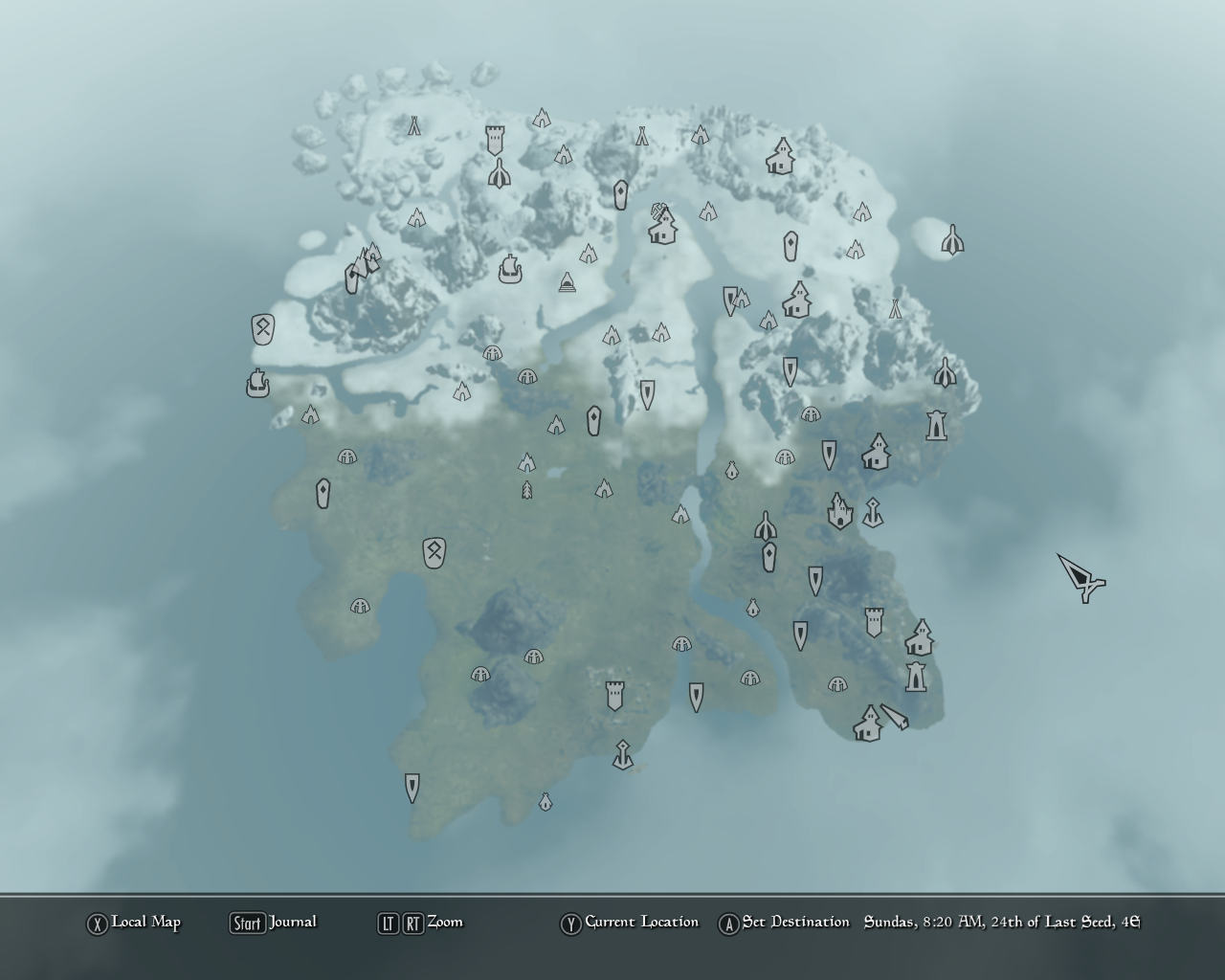This screenshot has width=1225, height=980.
Task: Choose the pyramid-shaped shrine marker
Action: pos(568,282)
